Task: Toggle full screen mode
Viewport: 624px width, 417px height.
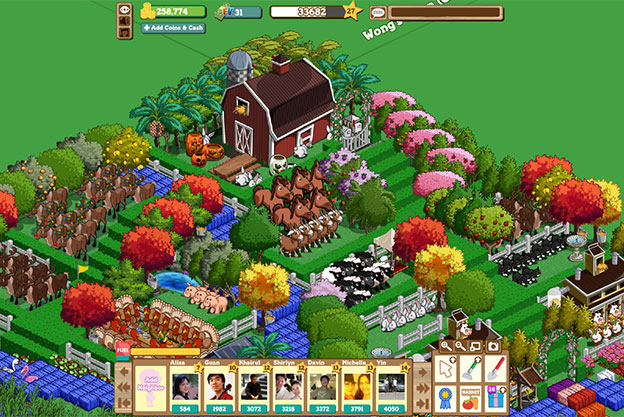Action: click(x=474, y=345)
